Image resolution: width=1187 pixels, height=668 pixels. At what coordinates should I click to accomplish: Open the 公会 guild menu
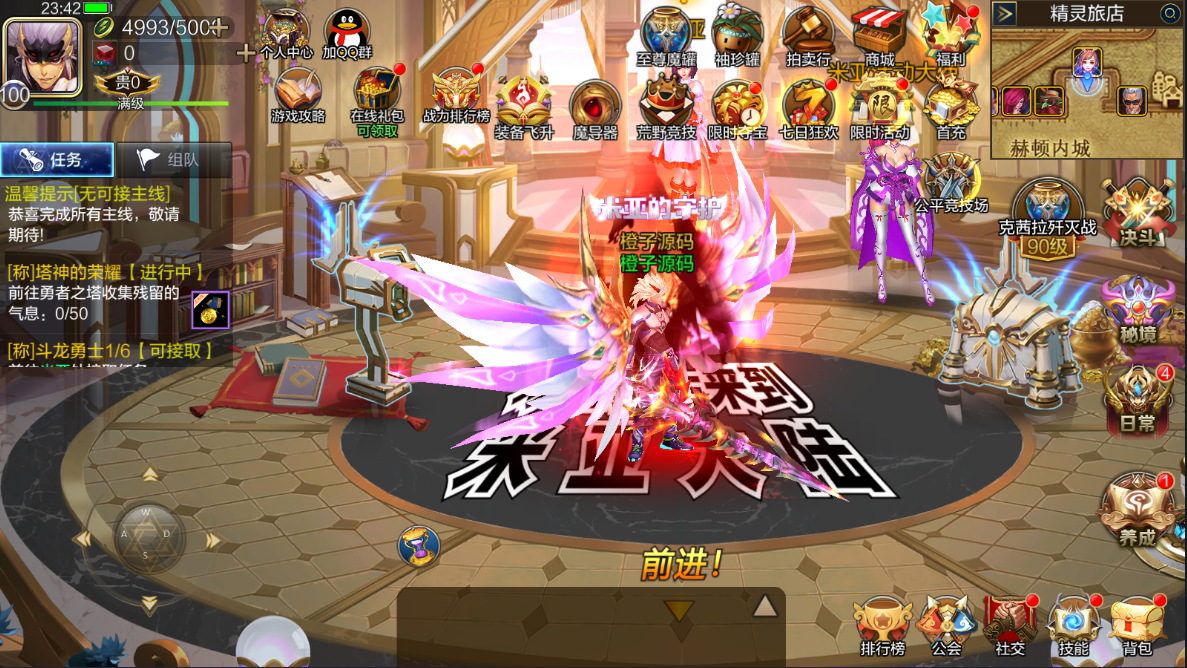click(946, 625)
